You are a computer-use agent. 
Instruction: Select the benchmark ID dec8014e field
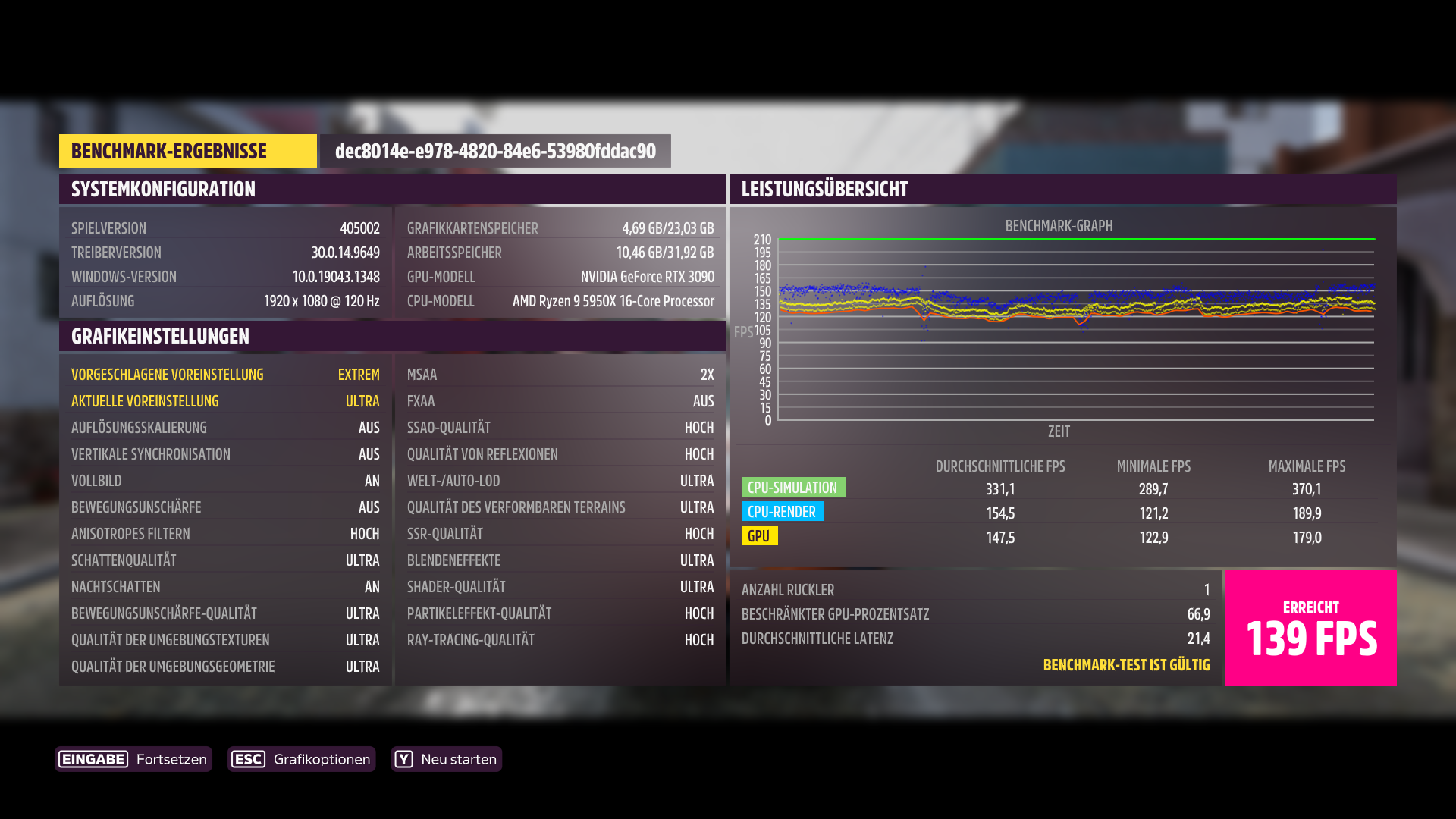(496, 150)
